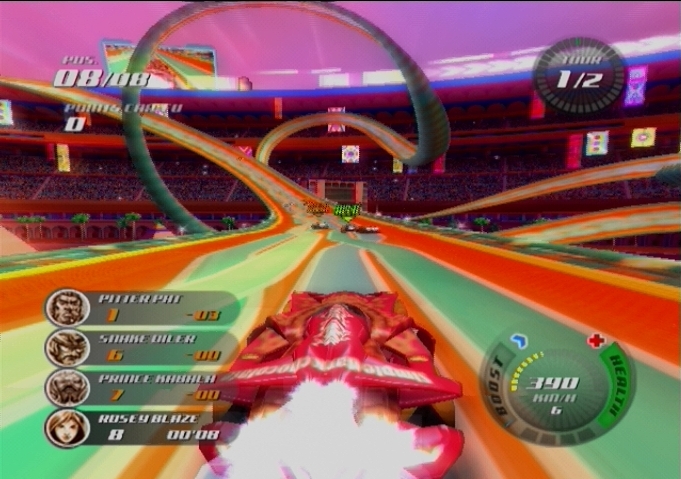Click the blue boost arrow icon
681x479 pixels.
(x=518, y=342)
